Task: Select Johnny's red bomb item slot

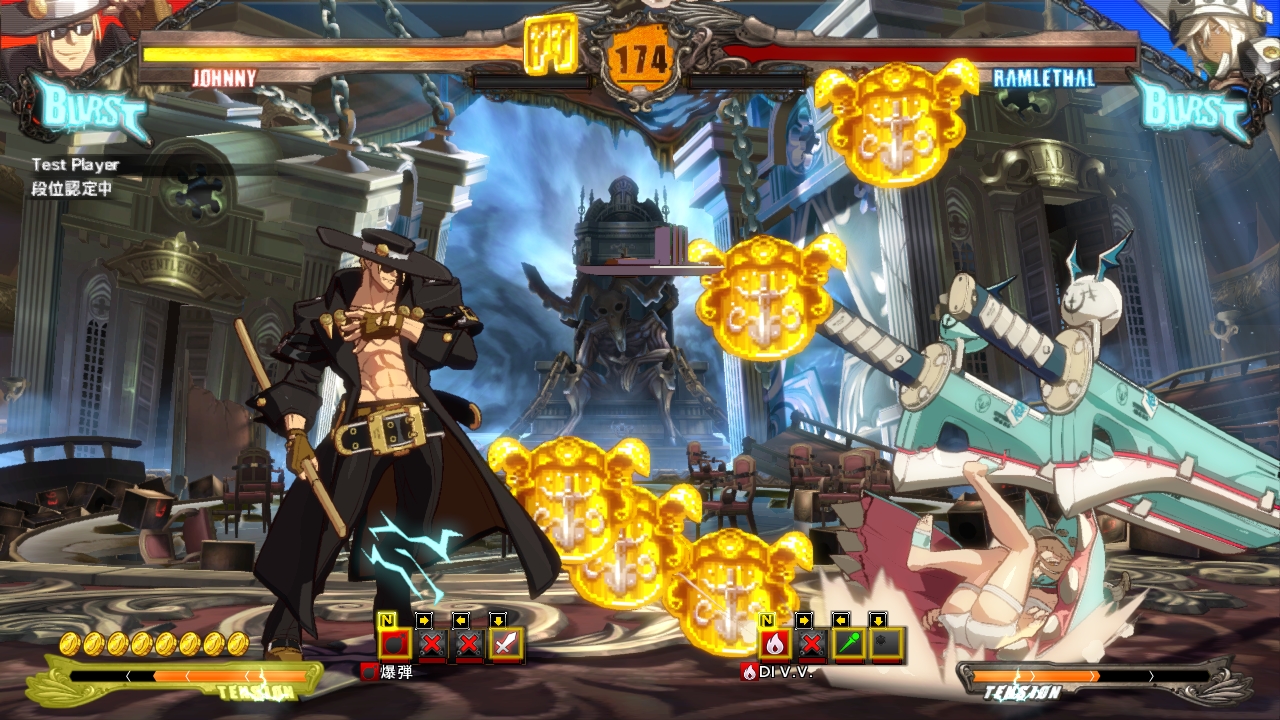Action: pyautogui.click(x=395, y=644)
